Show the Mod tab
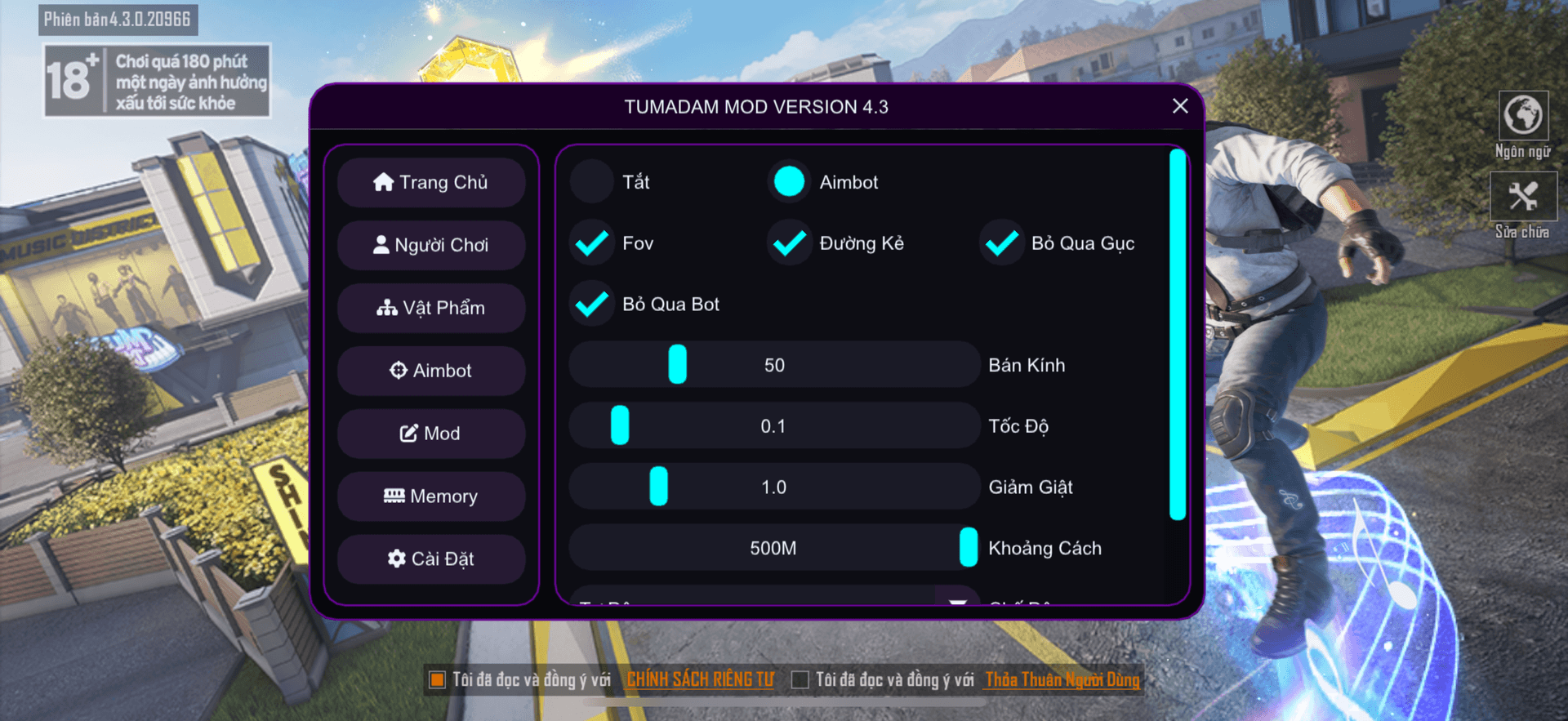Image resolution: width=1568 pixels, height=721 pixels. click(431, 434)
